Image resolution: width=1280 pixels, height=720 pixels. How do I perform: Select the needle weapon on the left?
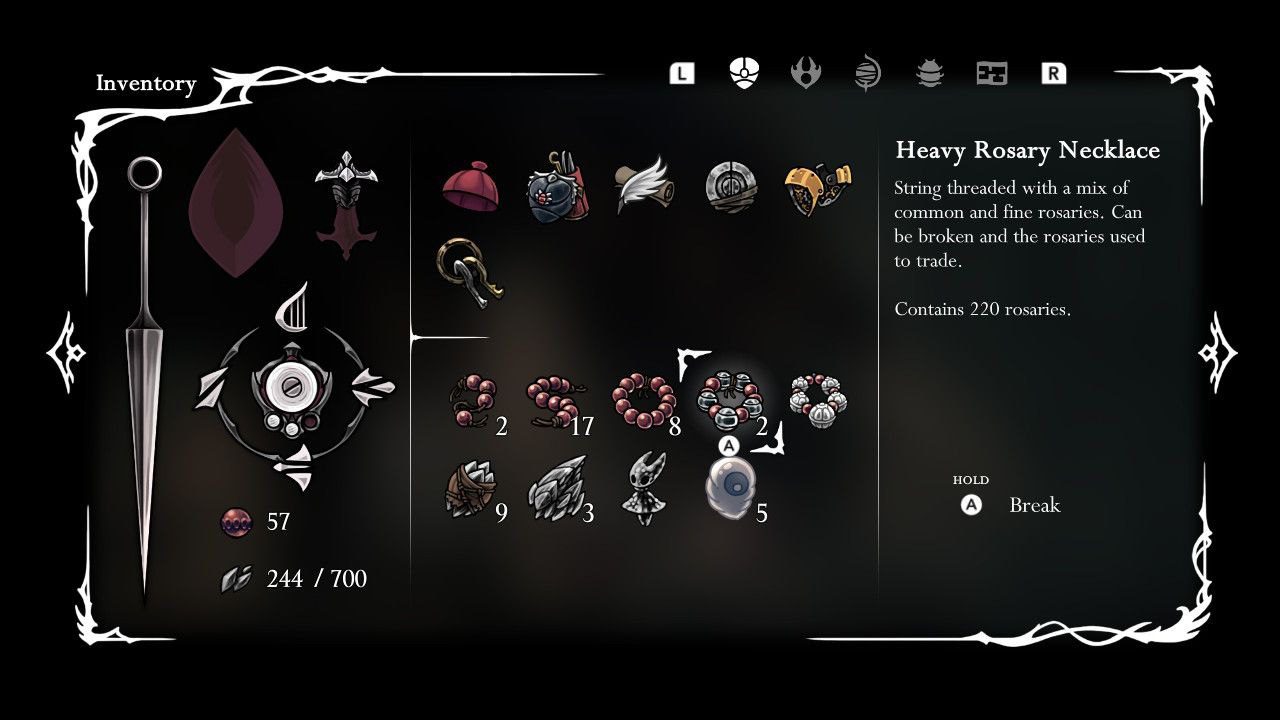tap(144, 380)
